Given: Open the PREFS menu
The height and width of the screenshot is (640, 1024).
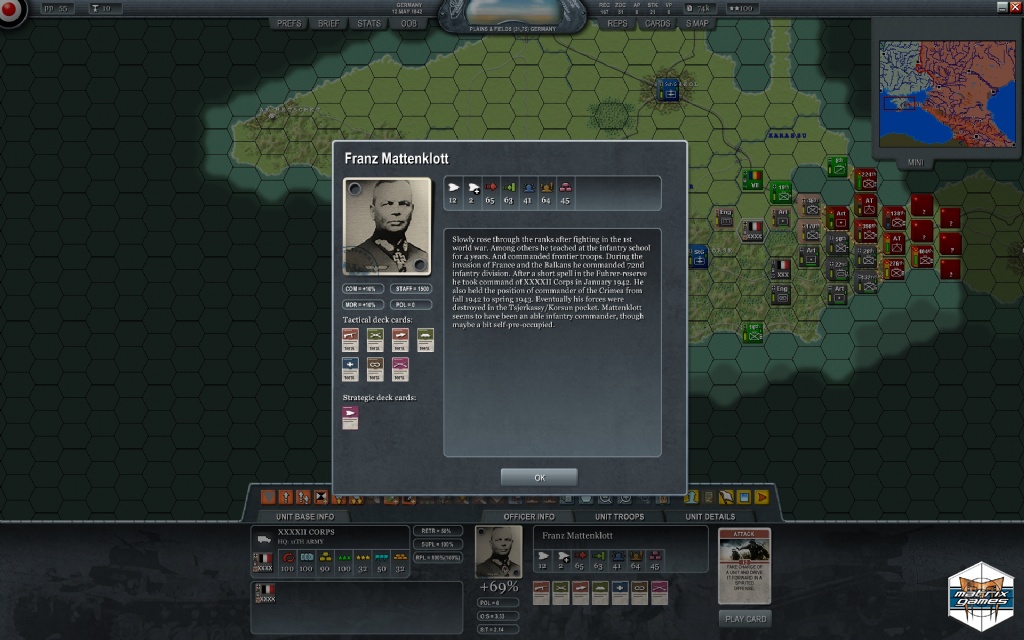Looking at the screenshot, I should 289,23.
